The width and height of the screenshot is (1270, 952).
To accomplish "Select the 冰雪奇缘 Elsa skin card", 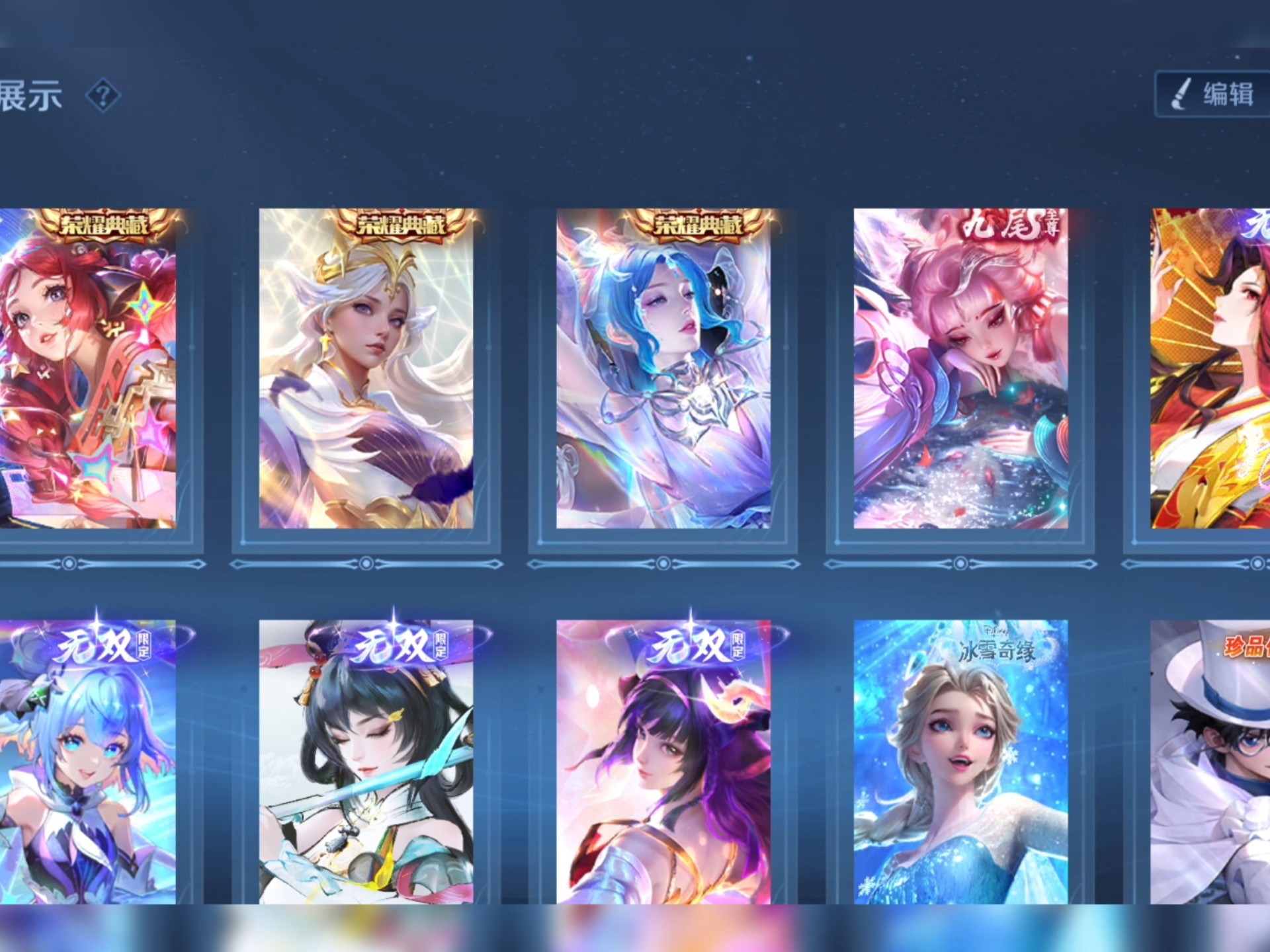I will click(960, 762).
